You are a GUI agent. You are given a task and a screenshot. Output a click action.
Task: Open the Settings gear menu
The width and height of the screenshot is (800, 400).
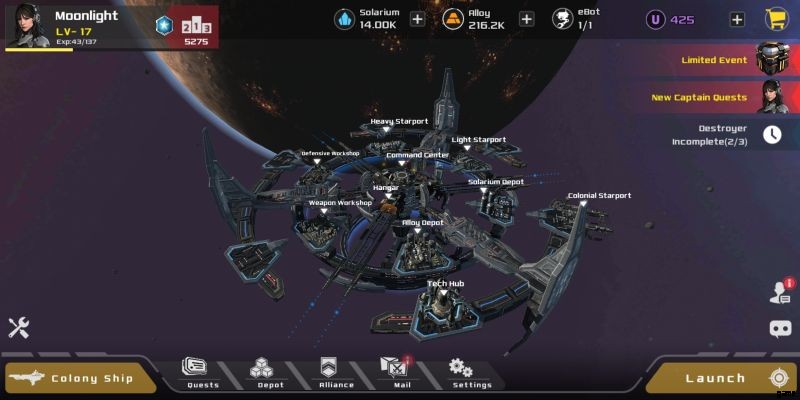[x=470, y=372]
